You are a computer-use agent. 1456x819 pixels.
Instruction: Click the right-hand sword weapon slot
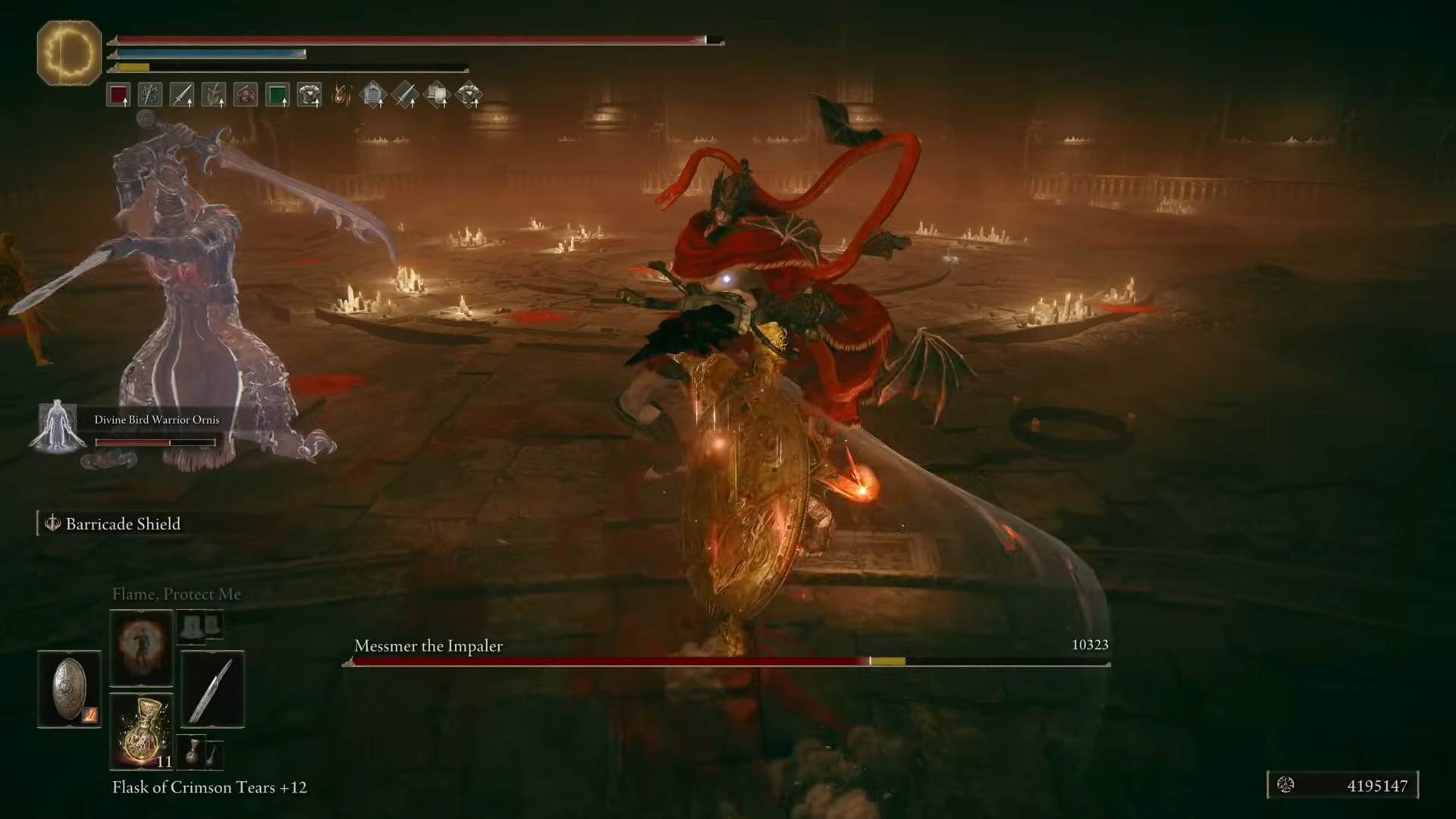pyautogui.click(x=212, y=689)
